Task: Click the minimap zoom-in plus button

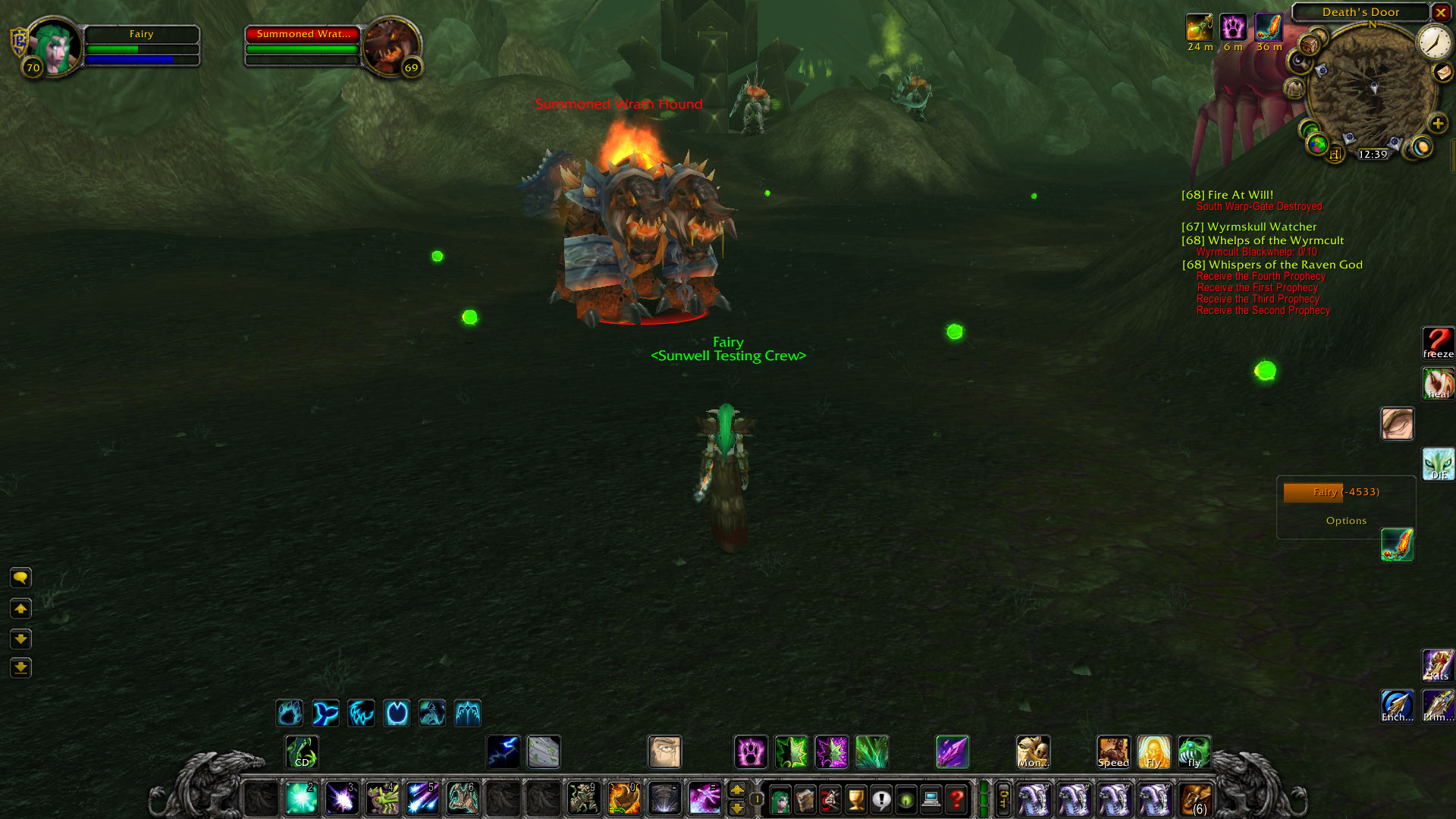Action: tap(1439, 124)
